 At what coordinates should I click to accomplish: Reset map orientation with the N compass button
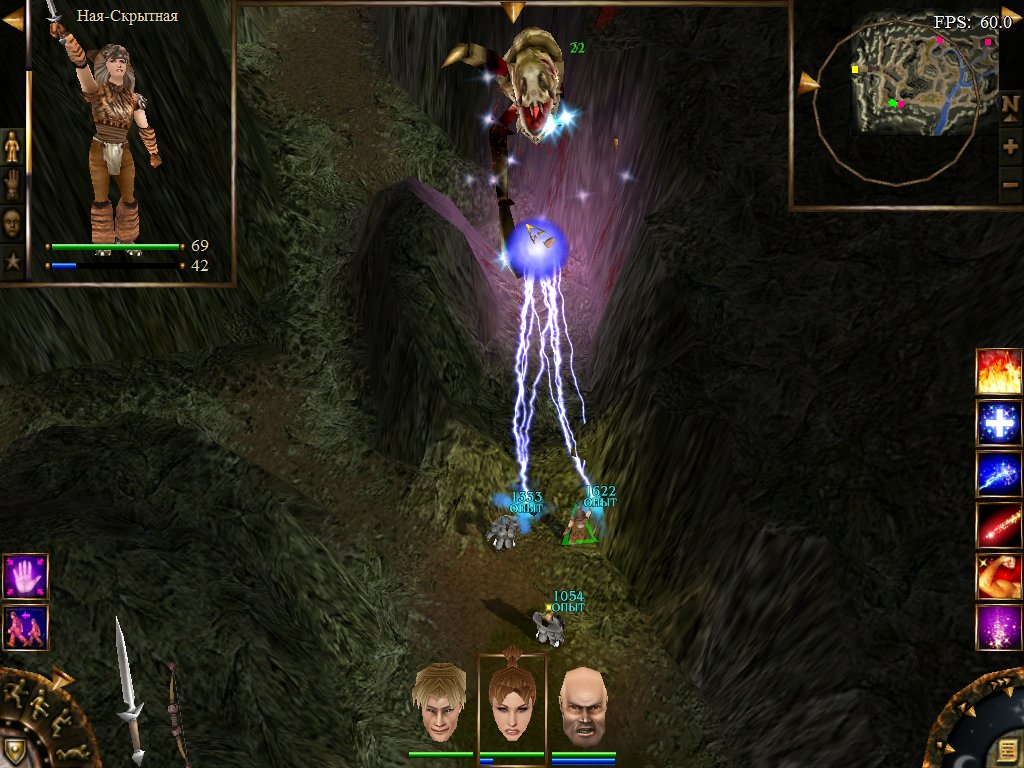[x=1010, y=105]
